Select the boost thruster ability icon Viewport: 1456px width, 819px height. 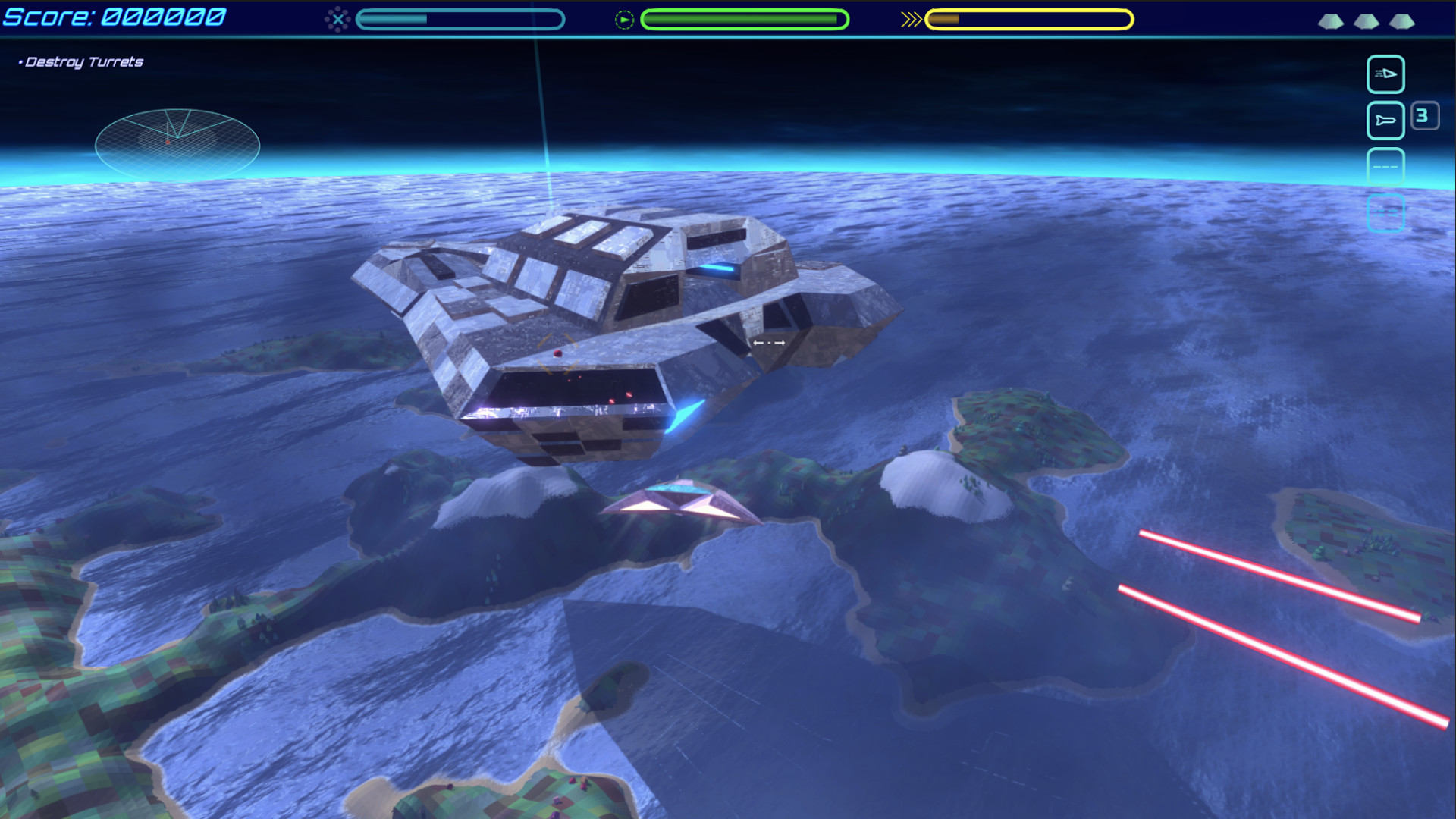(x=1385, y=74)
